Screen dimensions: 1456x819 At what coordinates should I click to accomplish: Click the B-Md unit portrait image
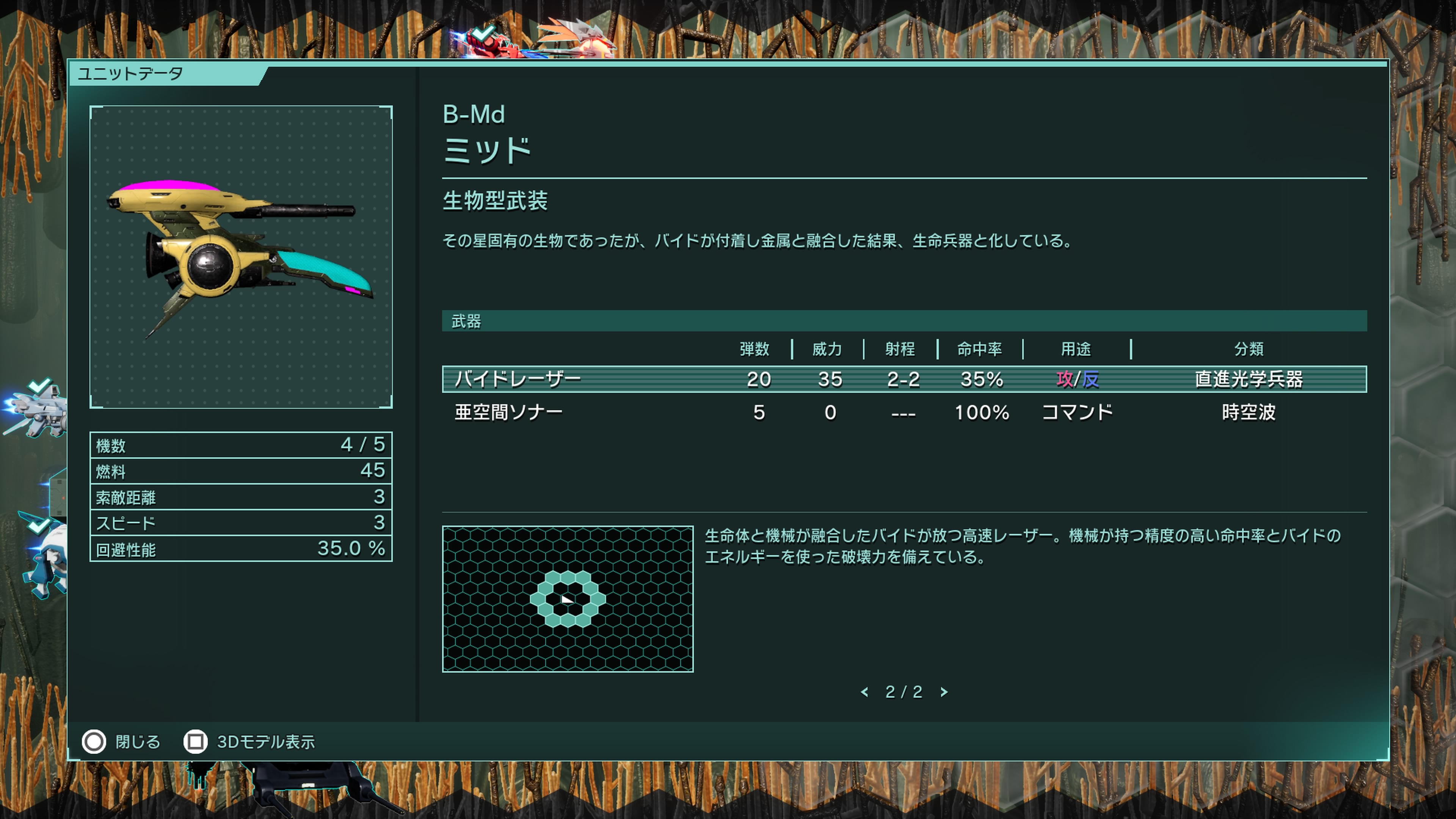pos(241,257)
